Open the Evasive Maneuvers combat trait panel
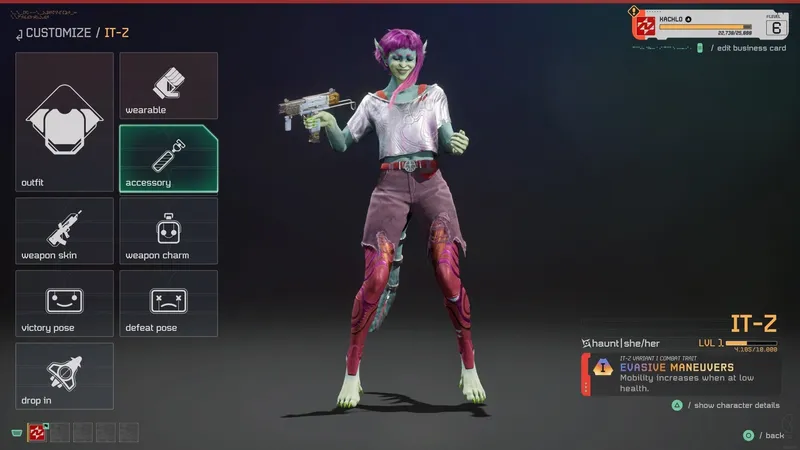This screenshot has height=450, width=800. tap(680, 373)
